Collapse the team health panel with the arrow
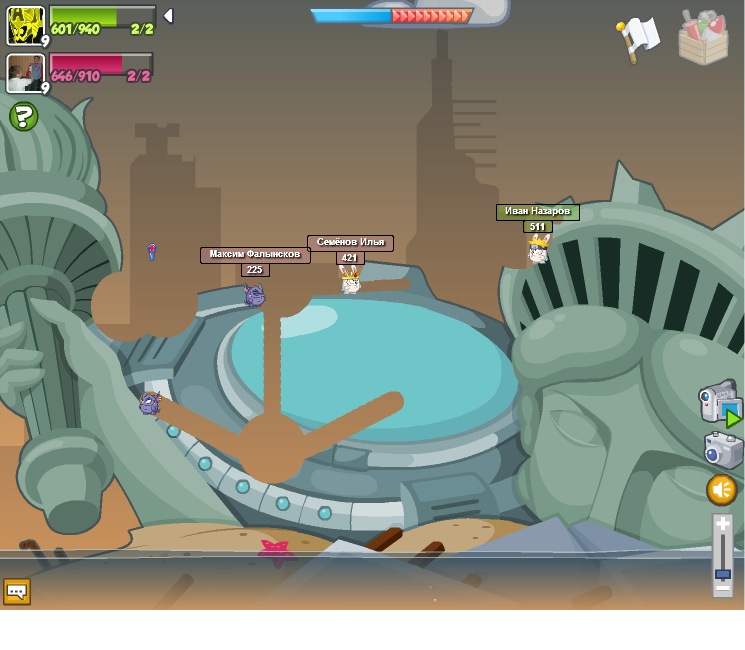The height and width of the screenshot is (650, 745). coord(168,16)
